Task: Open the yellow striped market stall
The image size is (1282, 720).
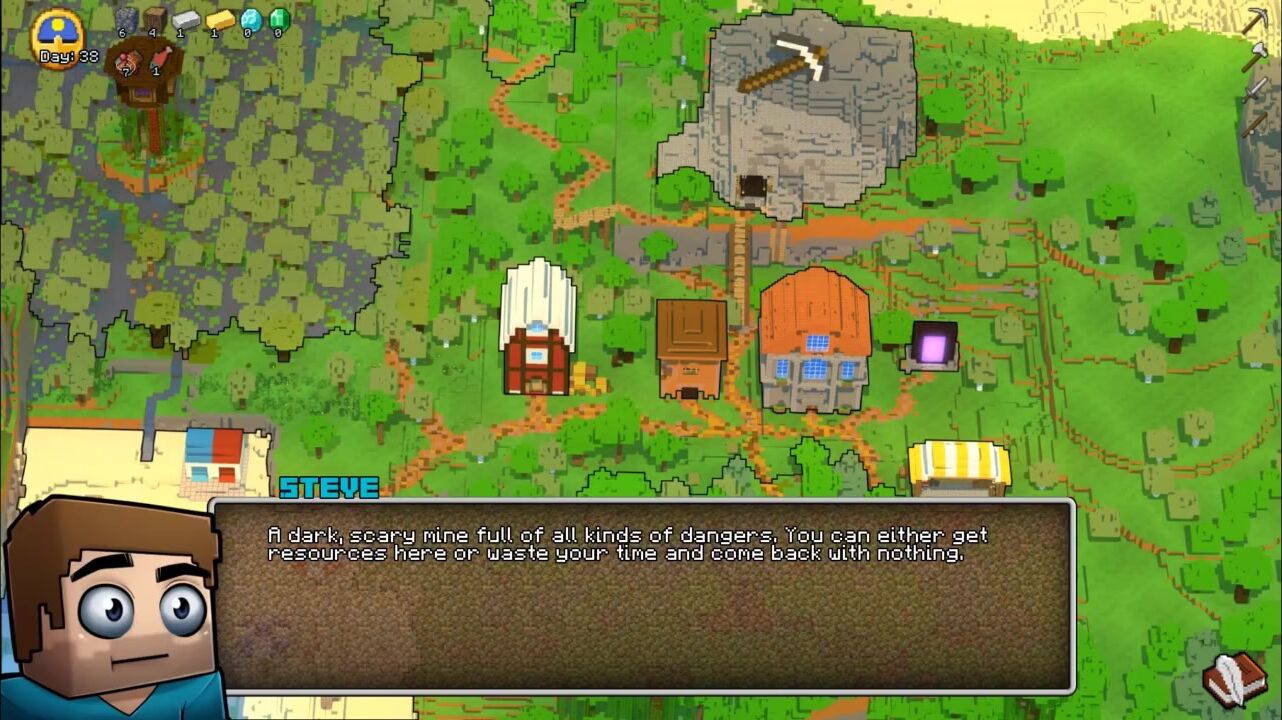Action: tap(958, 468)
